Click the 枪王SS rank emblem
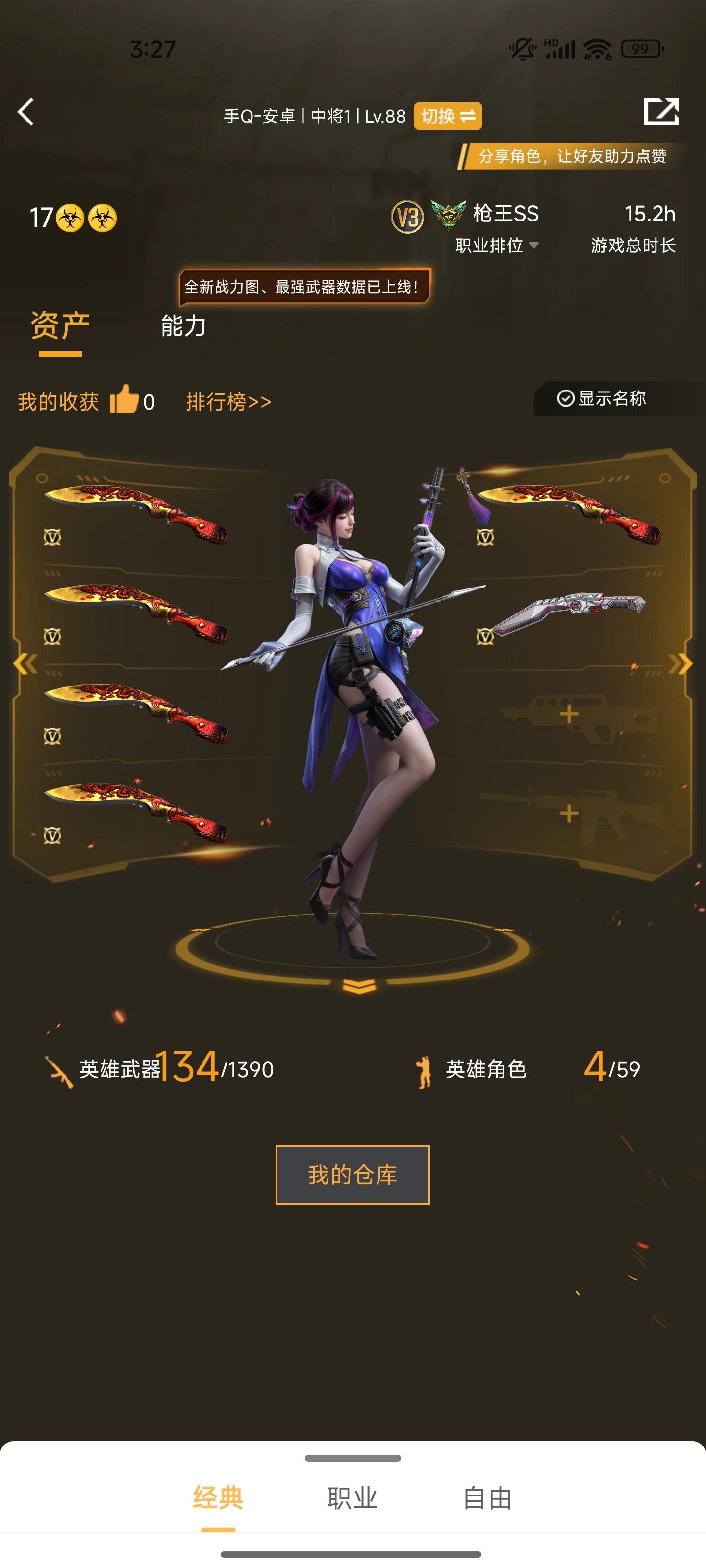 click(x=445, y=214)
